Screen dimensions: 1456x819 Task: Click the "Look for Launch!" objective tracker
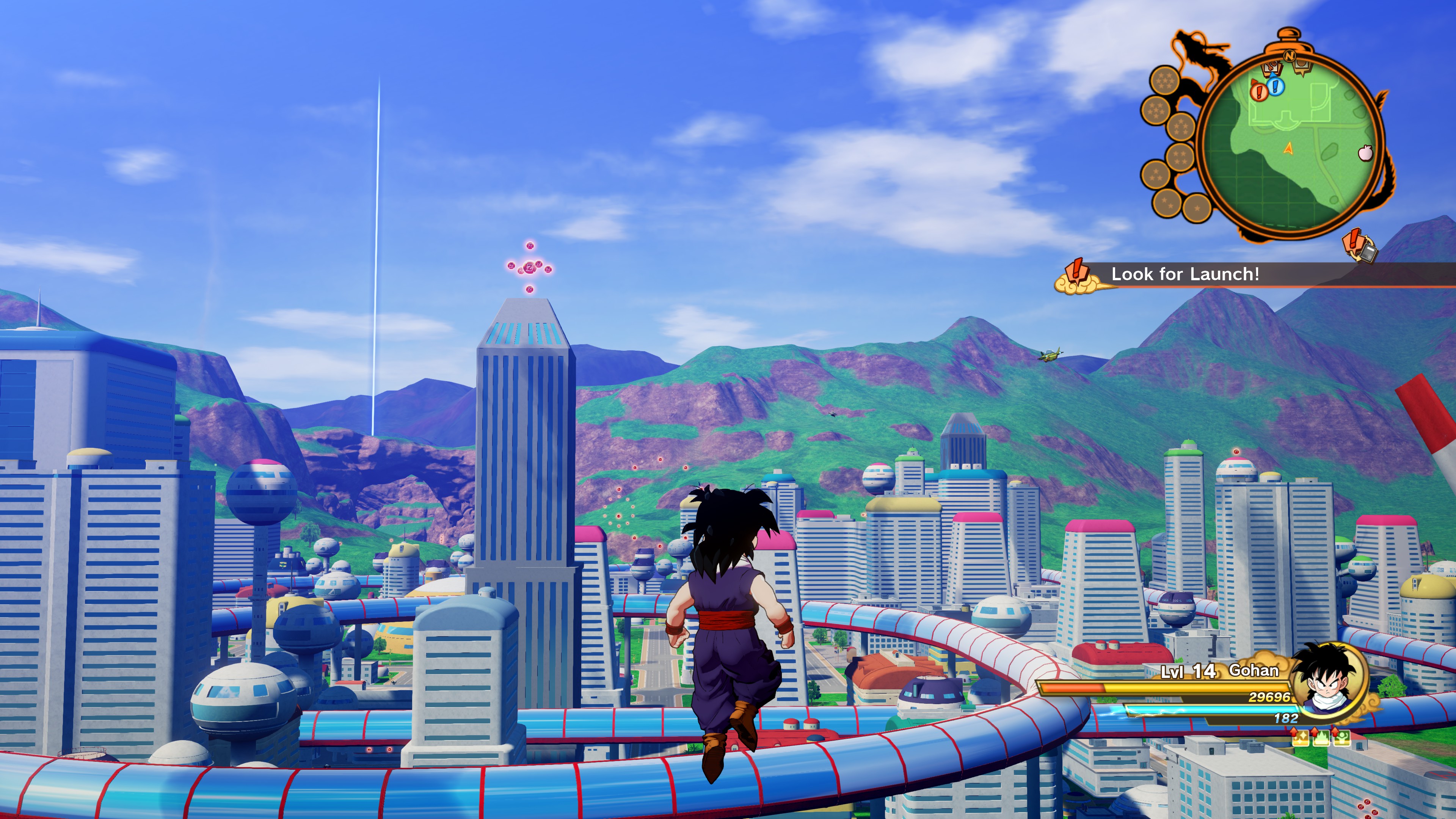point(1185,275)
